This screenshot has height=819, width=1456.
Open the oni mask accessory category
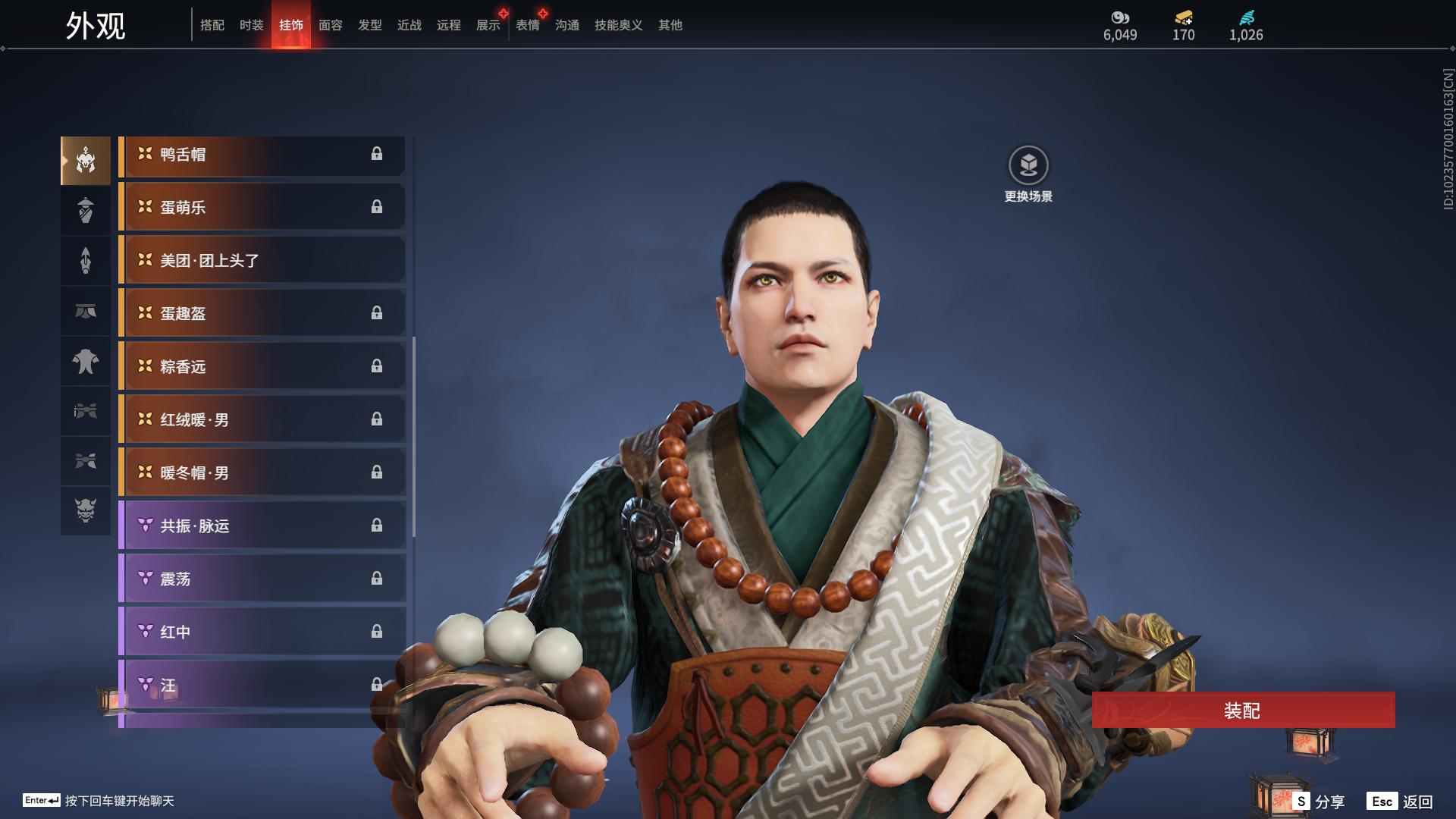tap(86, 510)
